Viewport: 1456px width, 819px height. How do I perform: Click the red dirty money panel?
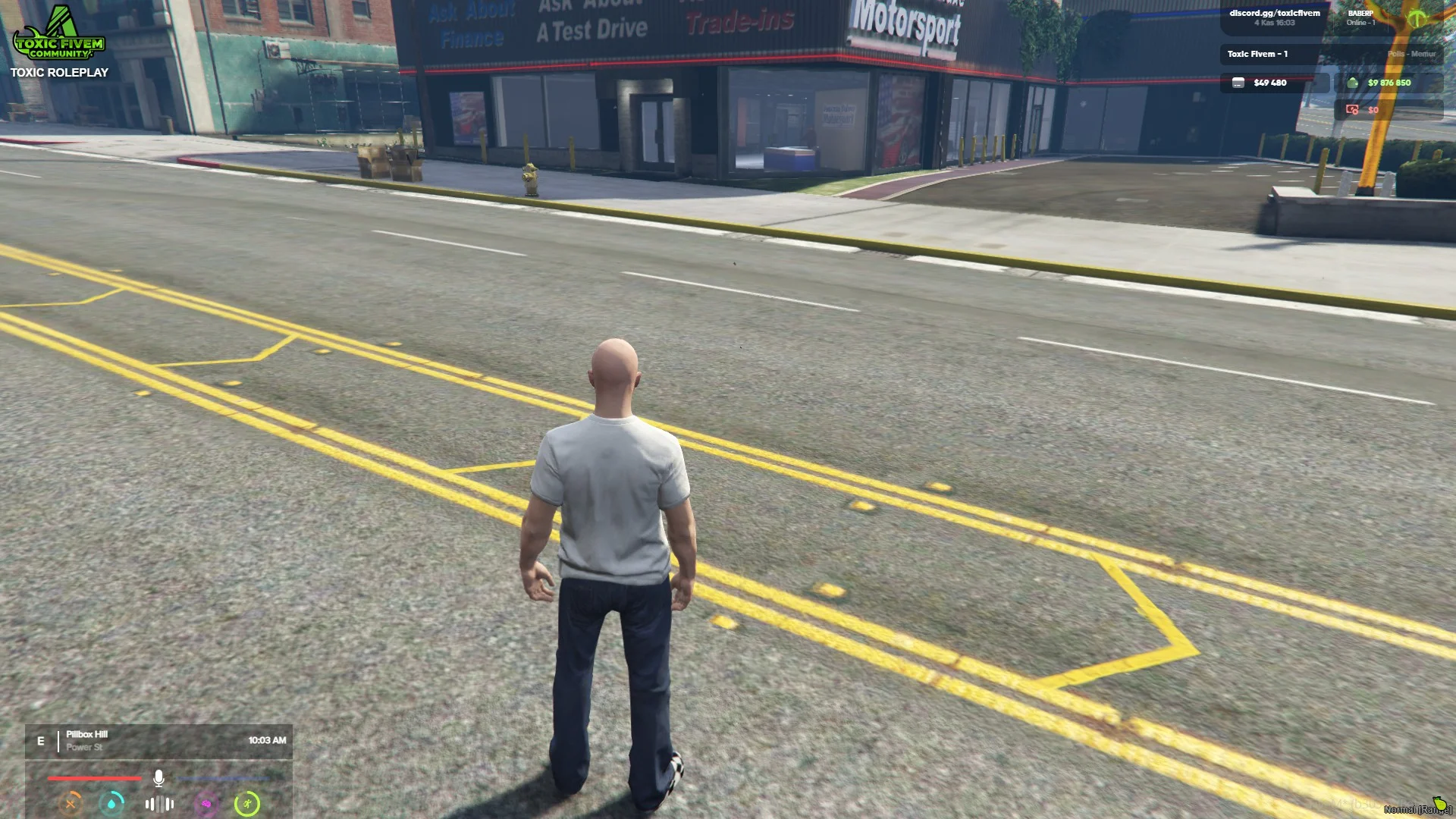pos(1388,110)
